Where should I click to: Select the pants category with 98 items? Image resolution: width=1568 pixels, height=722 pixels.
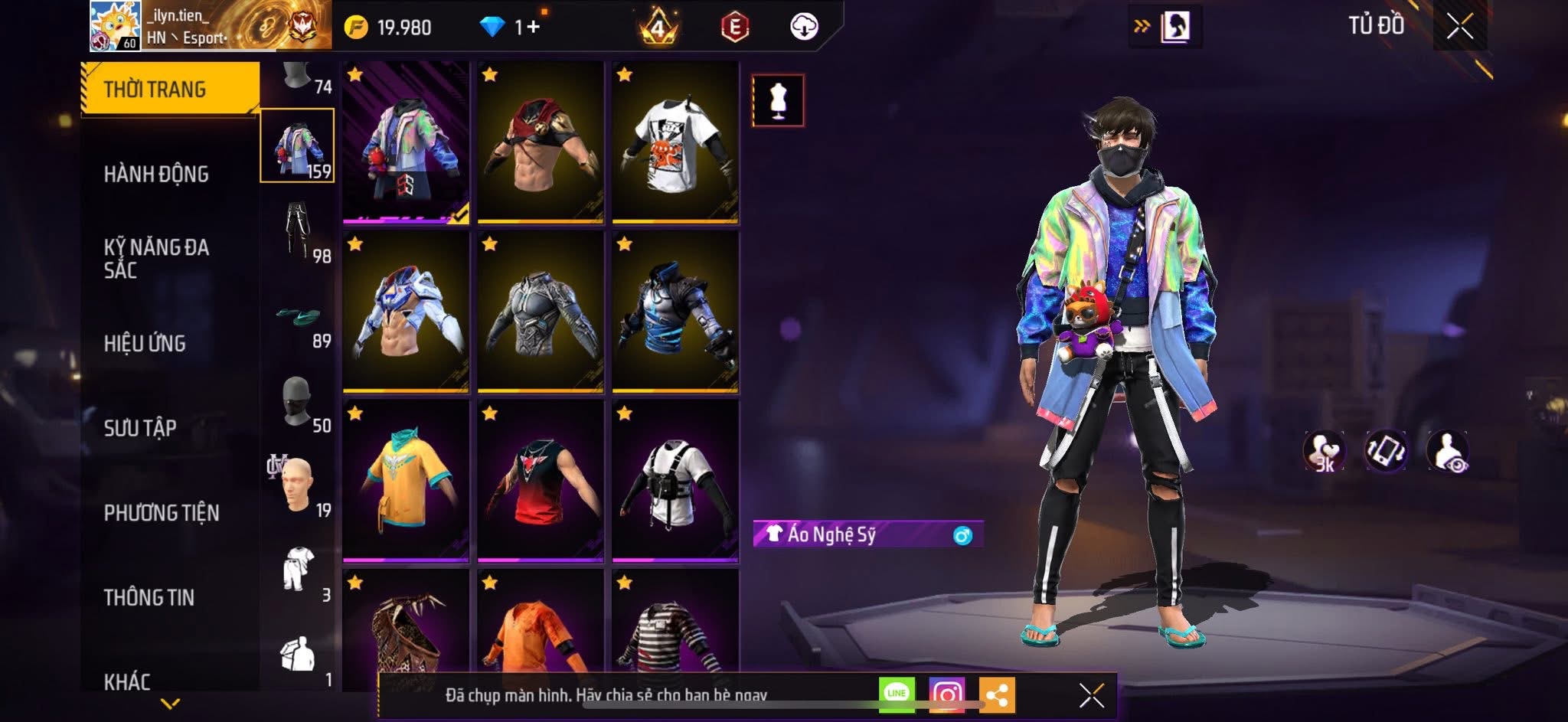[x=299, y=230]
